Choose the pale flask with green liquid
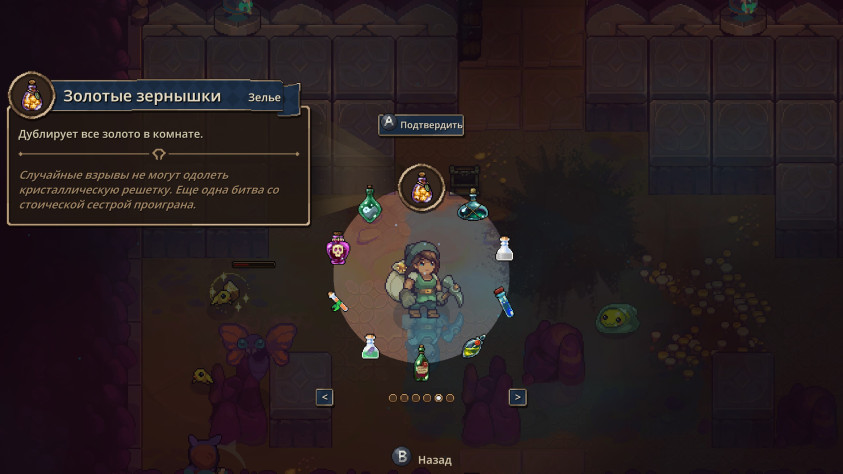843x474 pixels. (x=370, y=346)
